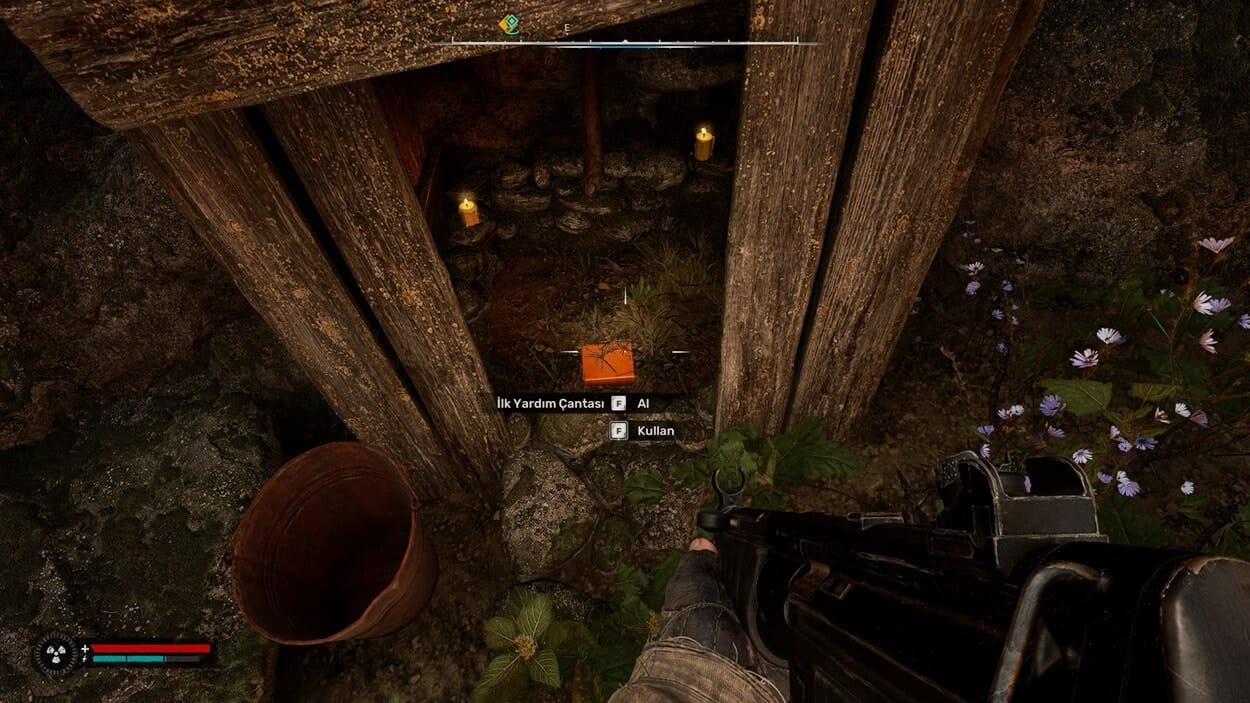The image size is (1250, 703).
Task: Click the quest marker on the compass
Action: (x=510, y=23)
